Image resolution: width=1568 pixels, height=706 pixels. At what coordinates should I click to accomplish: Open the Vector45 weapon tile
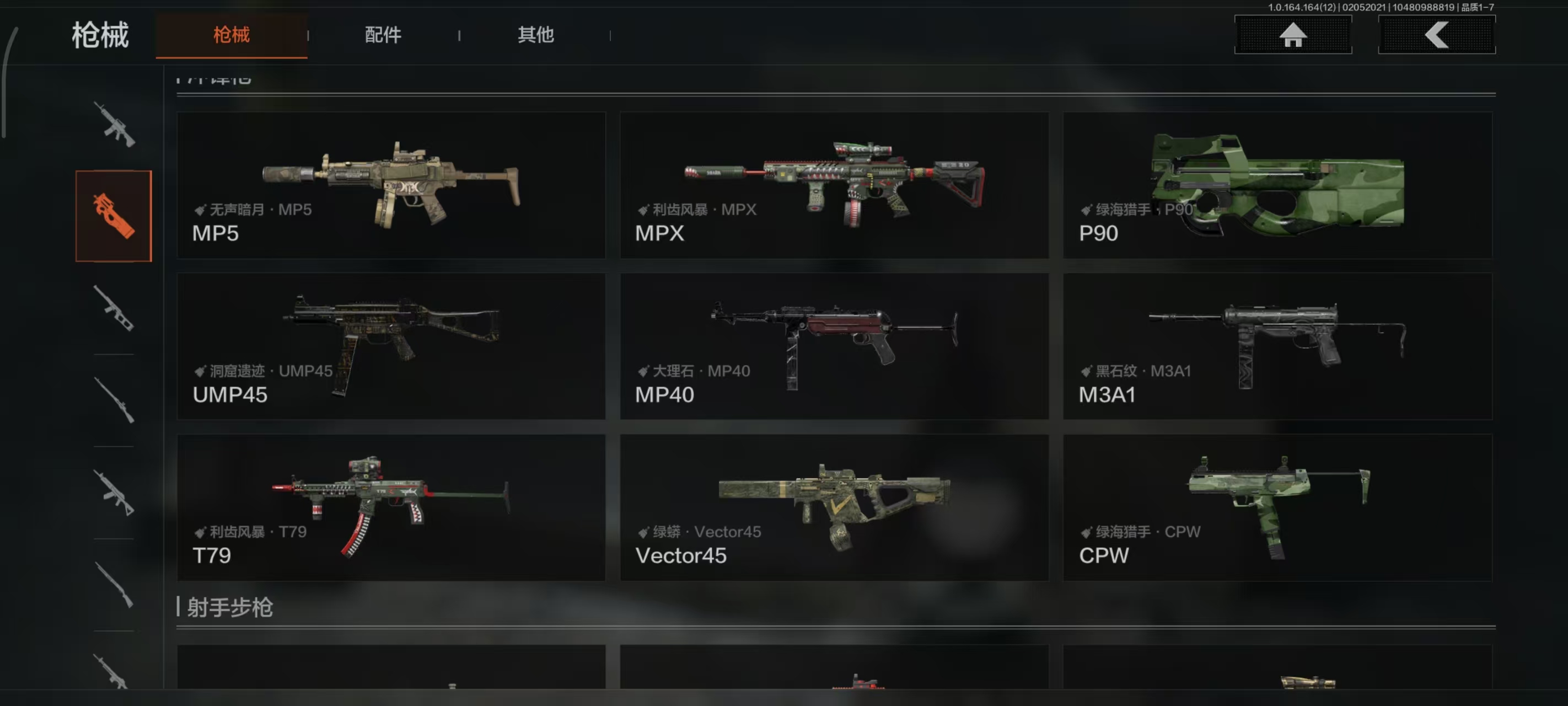[x=834, y=507]
